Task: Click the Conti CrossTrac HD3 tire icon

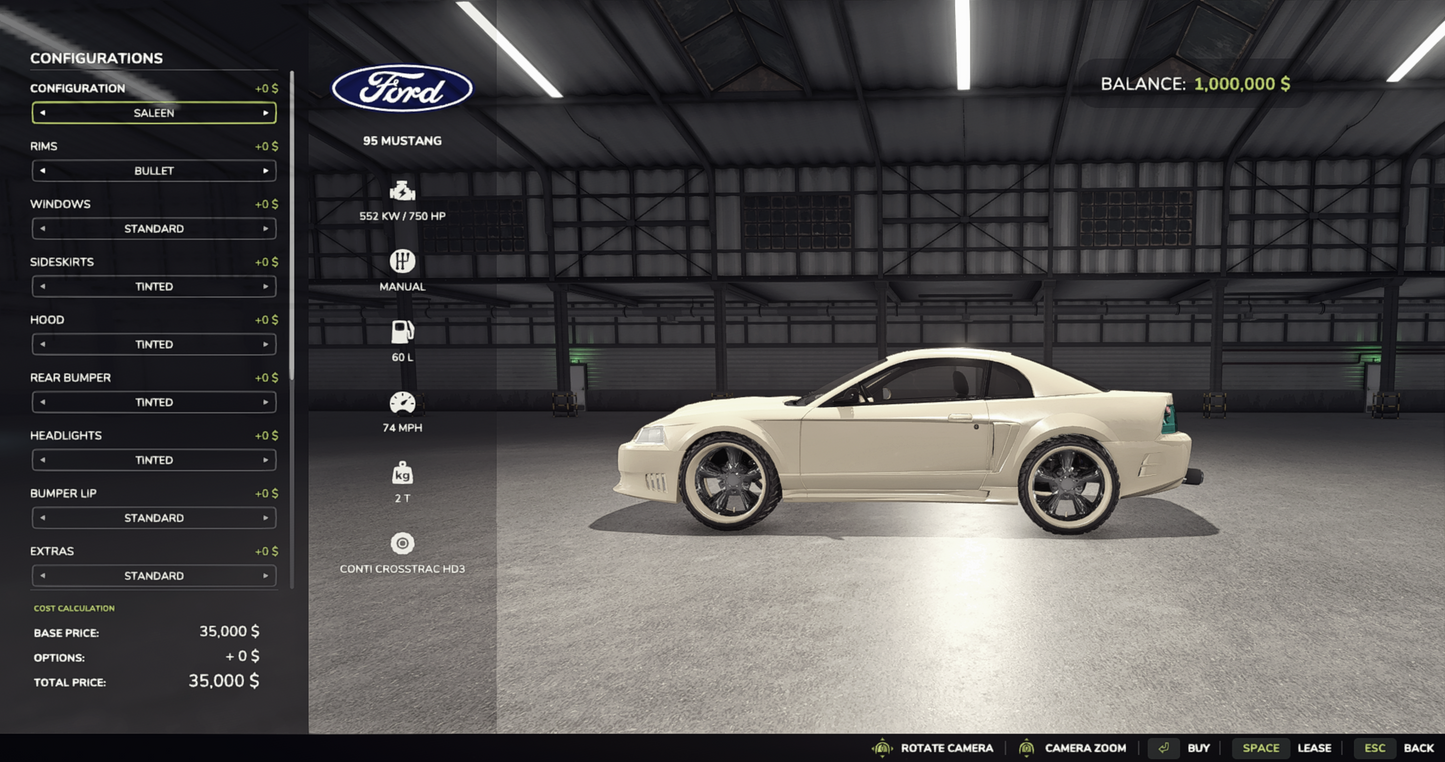Action: (402, 541)
